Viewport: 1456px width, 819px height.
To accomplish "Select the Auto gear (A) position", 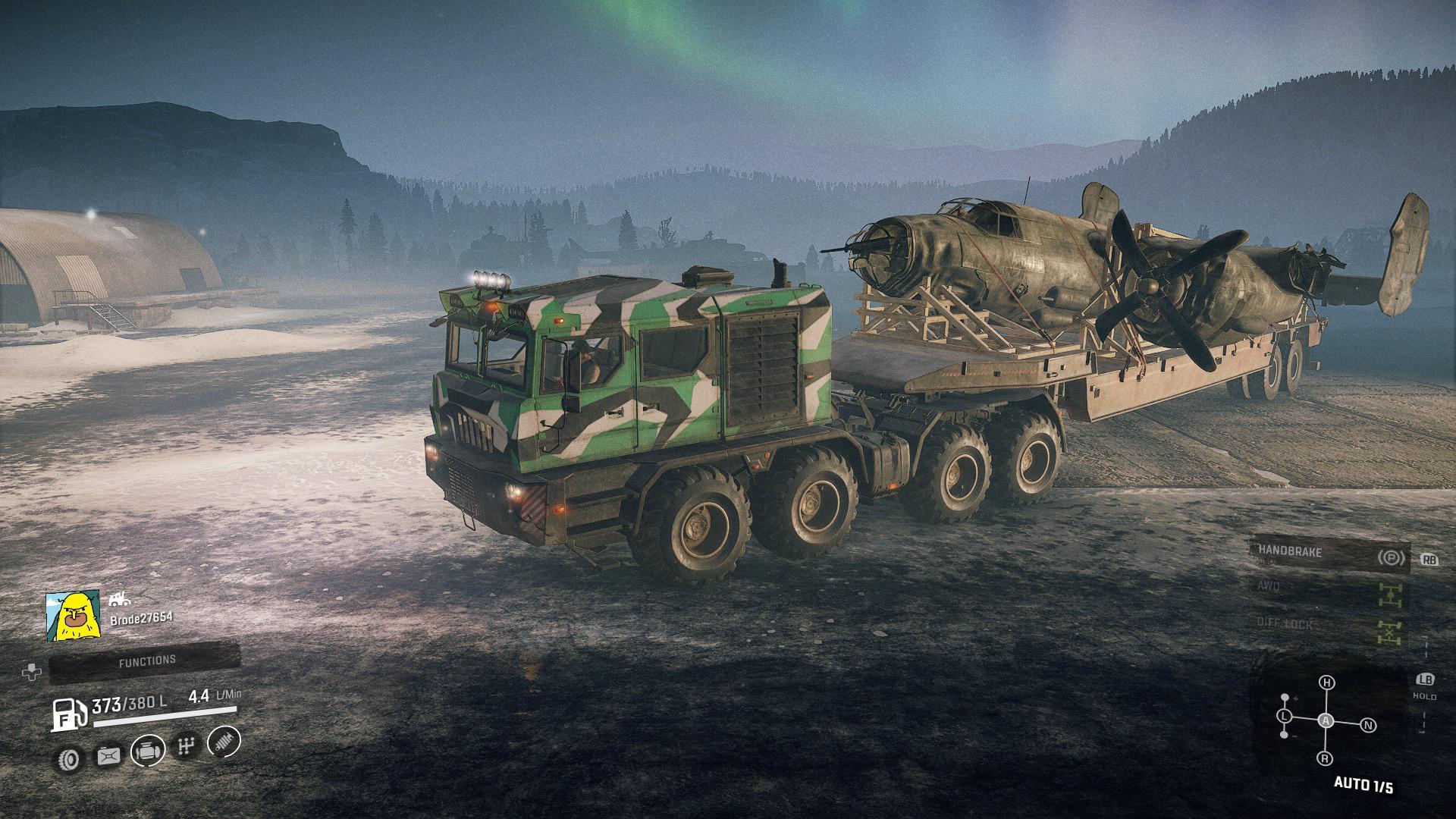I will (1326, 720).
